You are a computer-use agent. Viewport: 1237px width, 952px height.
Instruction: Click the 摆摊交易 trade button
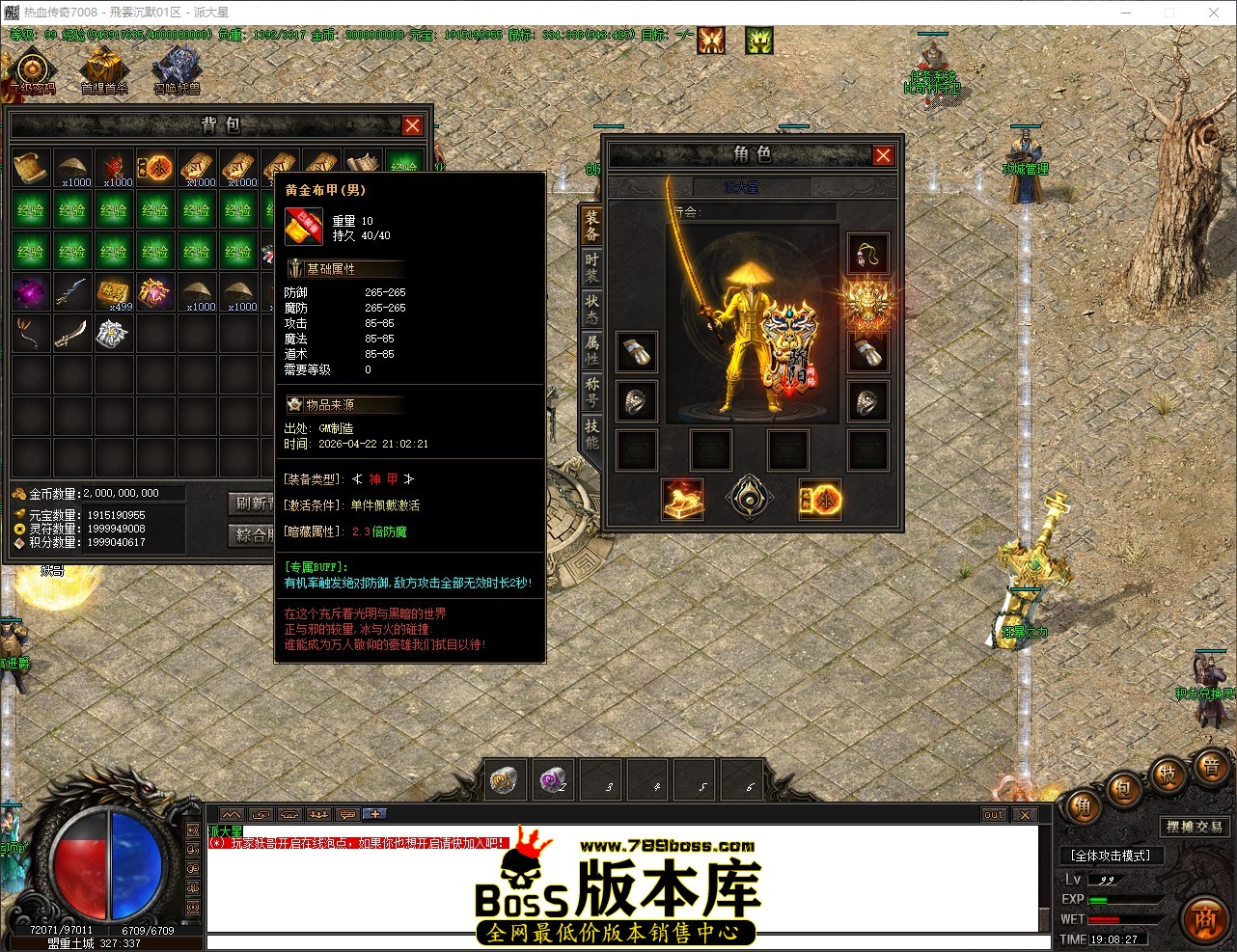pos(1196,826)
